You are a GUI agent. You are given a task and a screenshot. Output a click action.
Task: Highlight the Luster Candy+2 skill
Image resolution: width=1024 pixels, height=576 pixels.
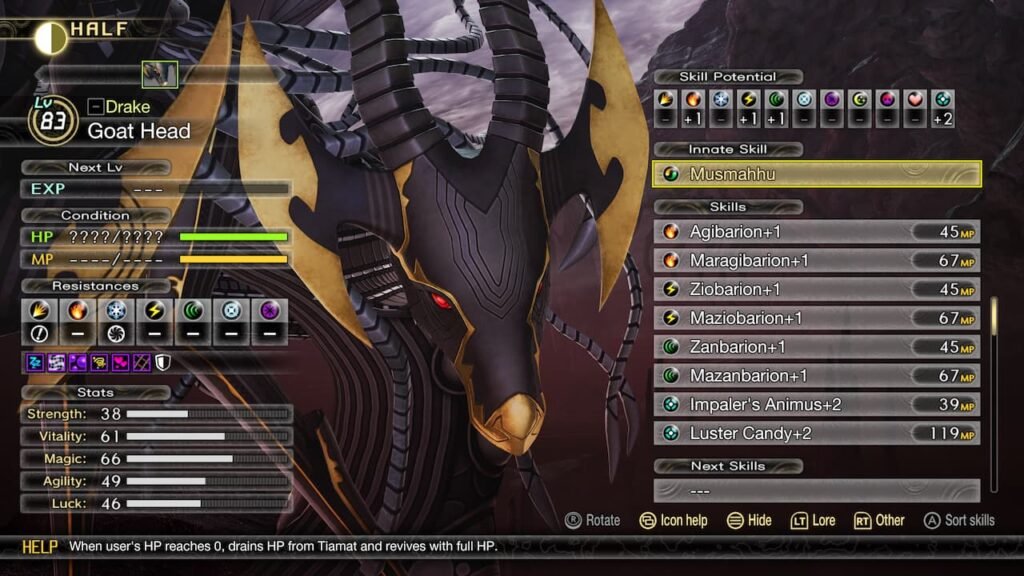pyautogui.click(x=816, y=433)
